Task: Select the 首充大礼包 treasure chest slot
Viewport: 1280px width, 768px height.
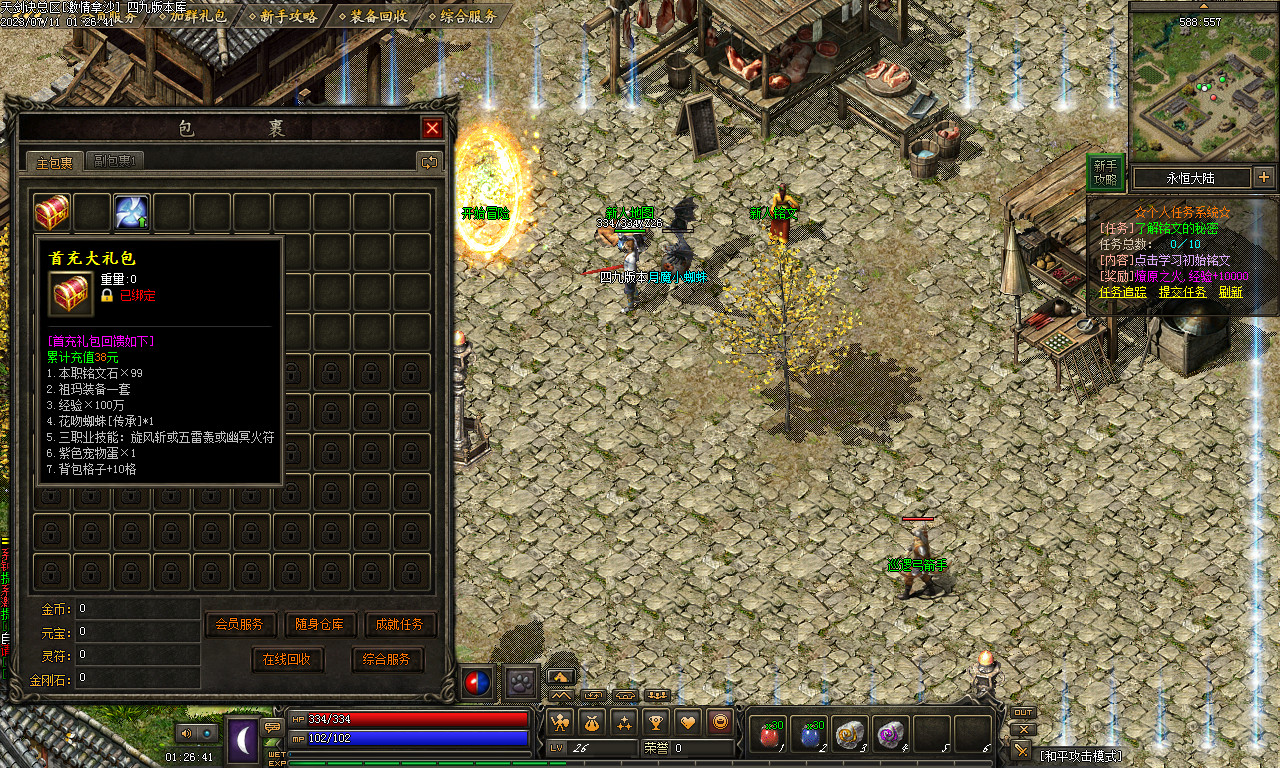Action: 52,212
